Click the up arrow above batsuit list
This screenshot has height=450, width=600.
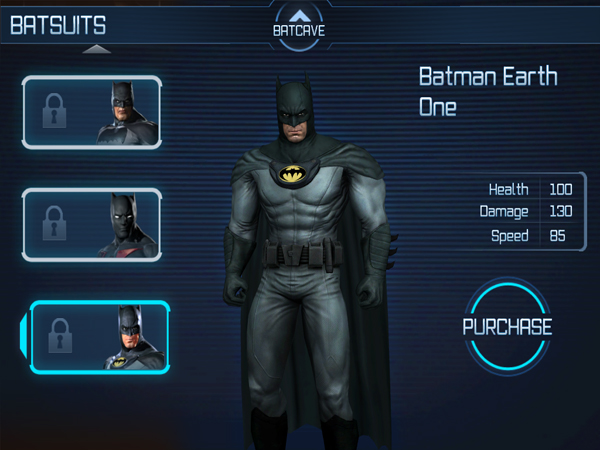(x=96, y=48)
